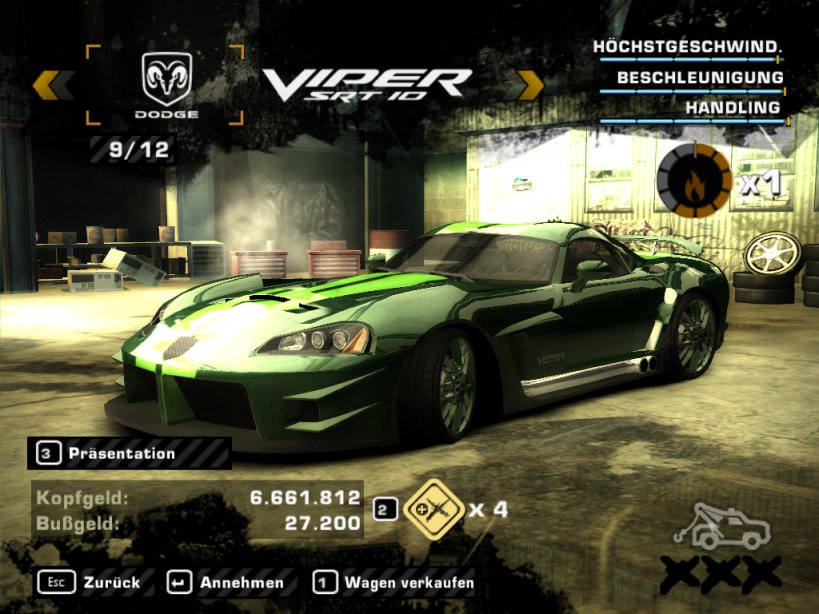819x614 pixels.
Task: Go back with Zurück
Action: click(x=92, y=582)
